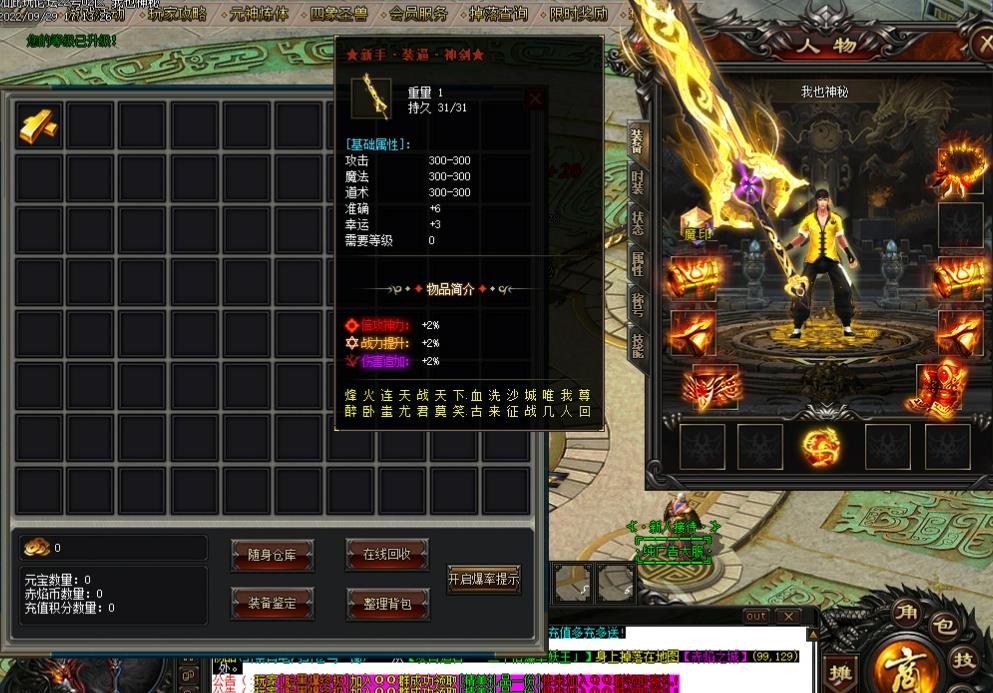The height and width of the screenshot is (693, 993).
Task: Open 装备鉴定 equipment appraisal
Action: tap(272, 603)
